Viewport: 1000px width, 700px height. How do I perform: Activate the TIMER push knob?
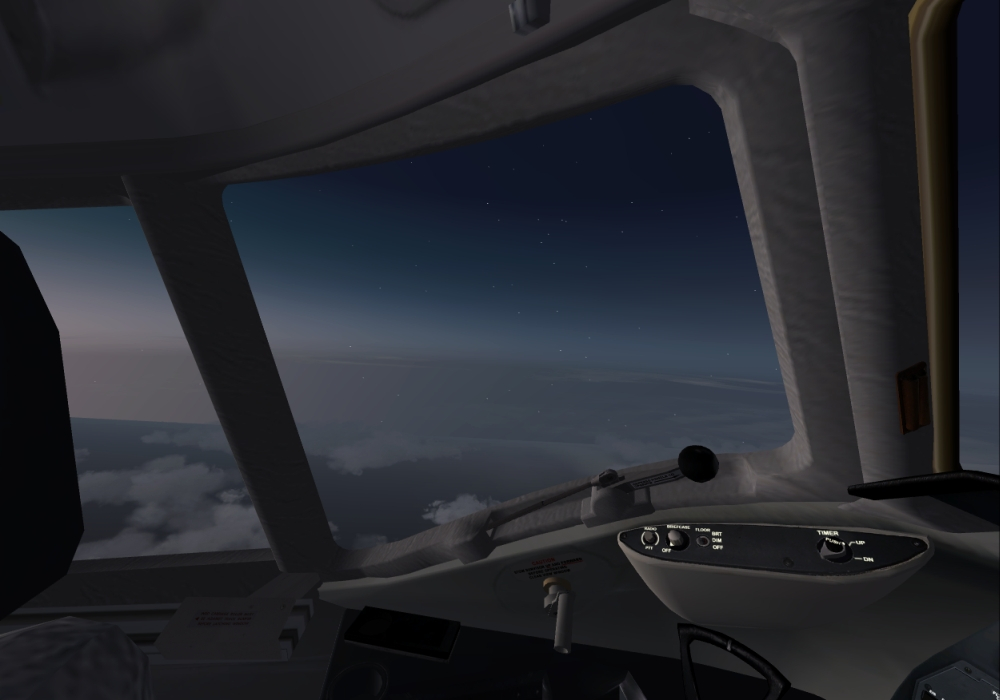point(834,548)
